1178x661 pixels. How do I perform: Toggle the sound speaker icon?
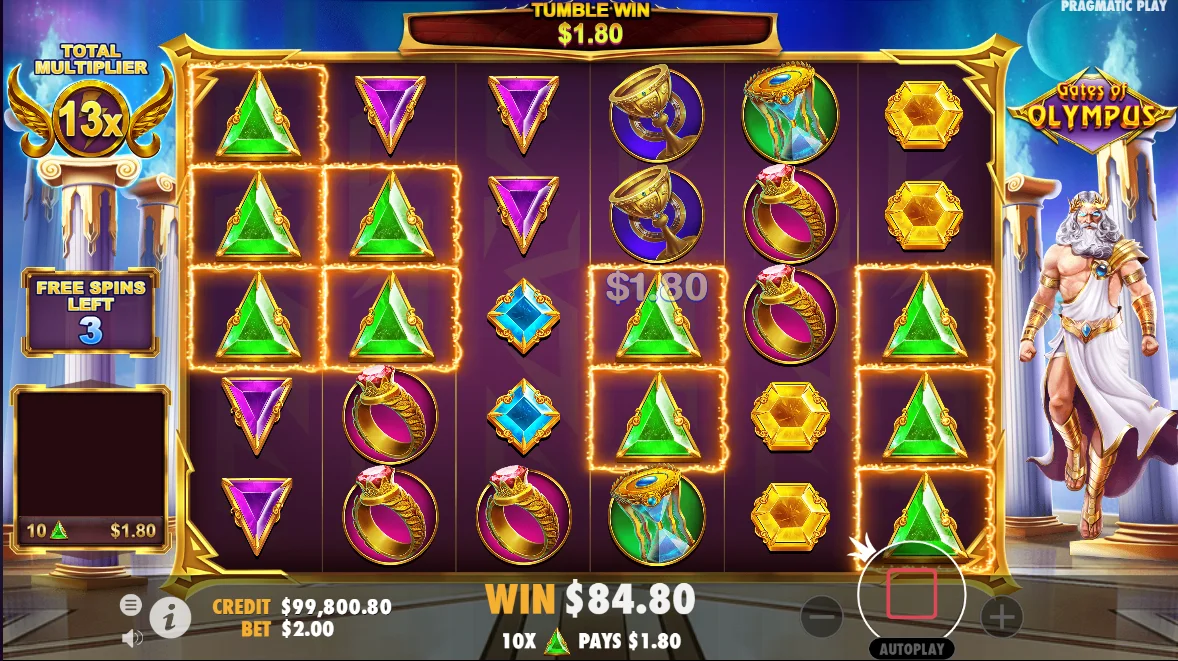click(130, 636)
